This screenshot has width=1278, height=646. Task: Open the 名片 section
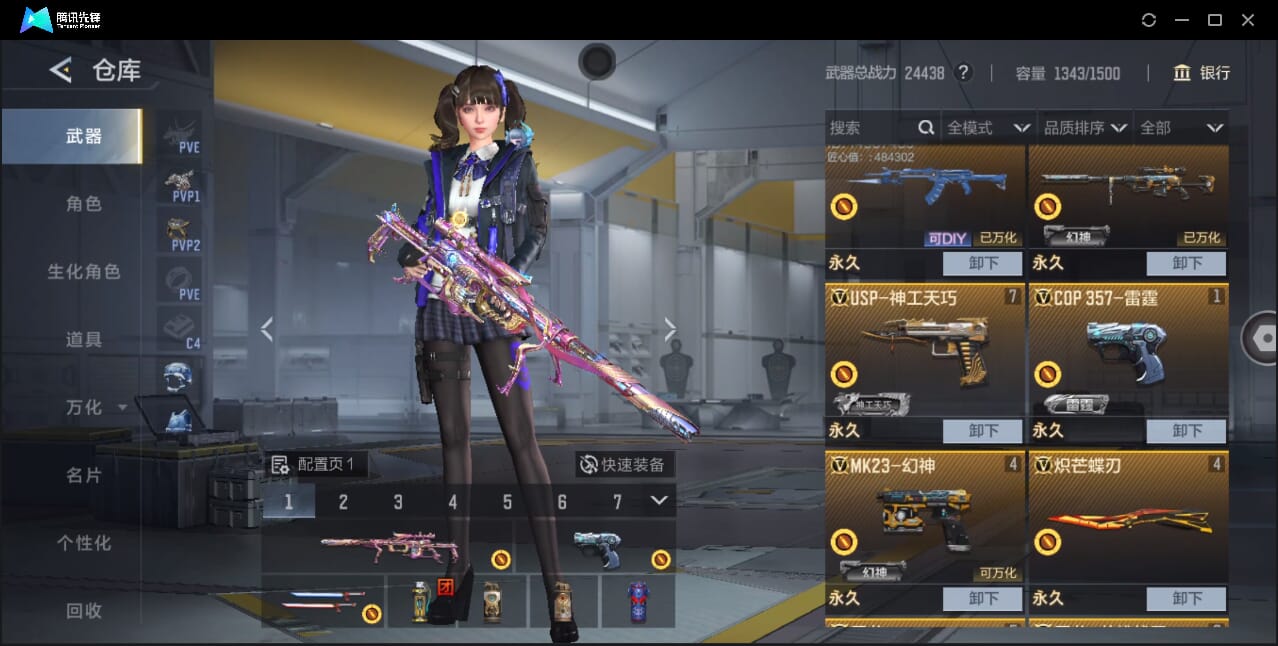pyautogui.click(x=84, y=475)
